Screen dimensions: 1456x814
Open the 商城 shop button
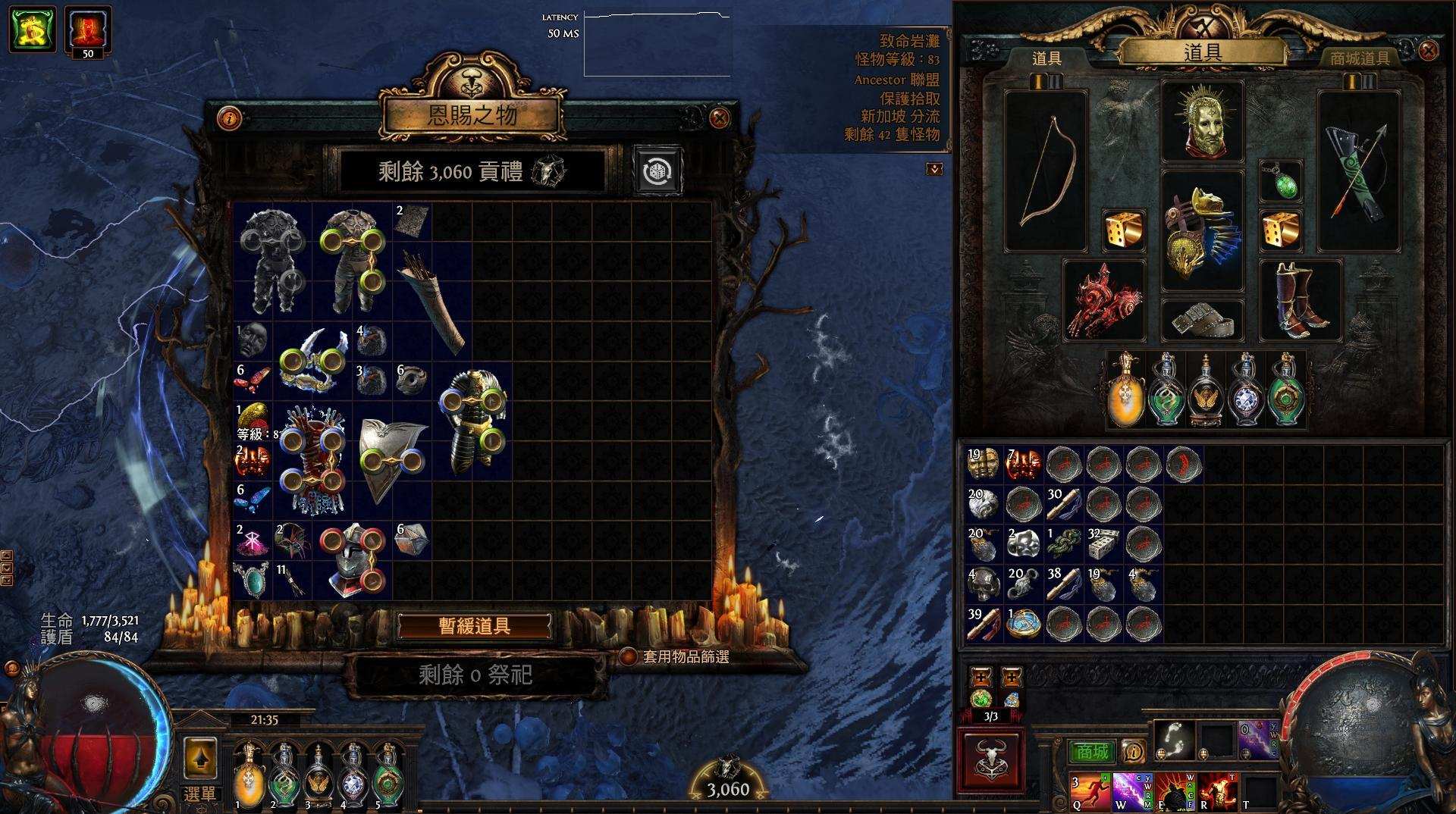click(1090, 753)
